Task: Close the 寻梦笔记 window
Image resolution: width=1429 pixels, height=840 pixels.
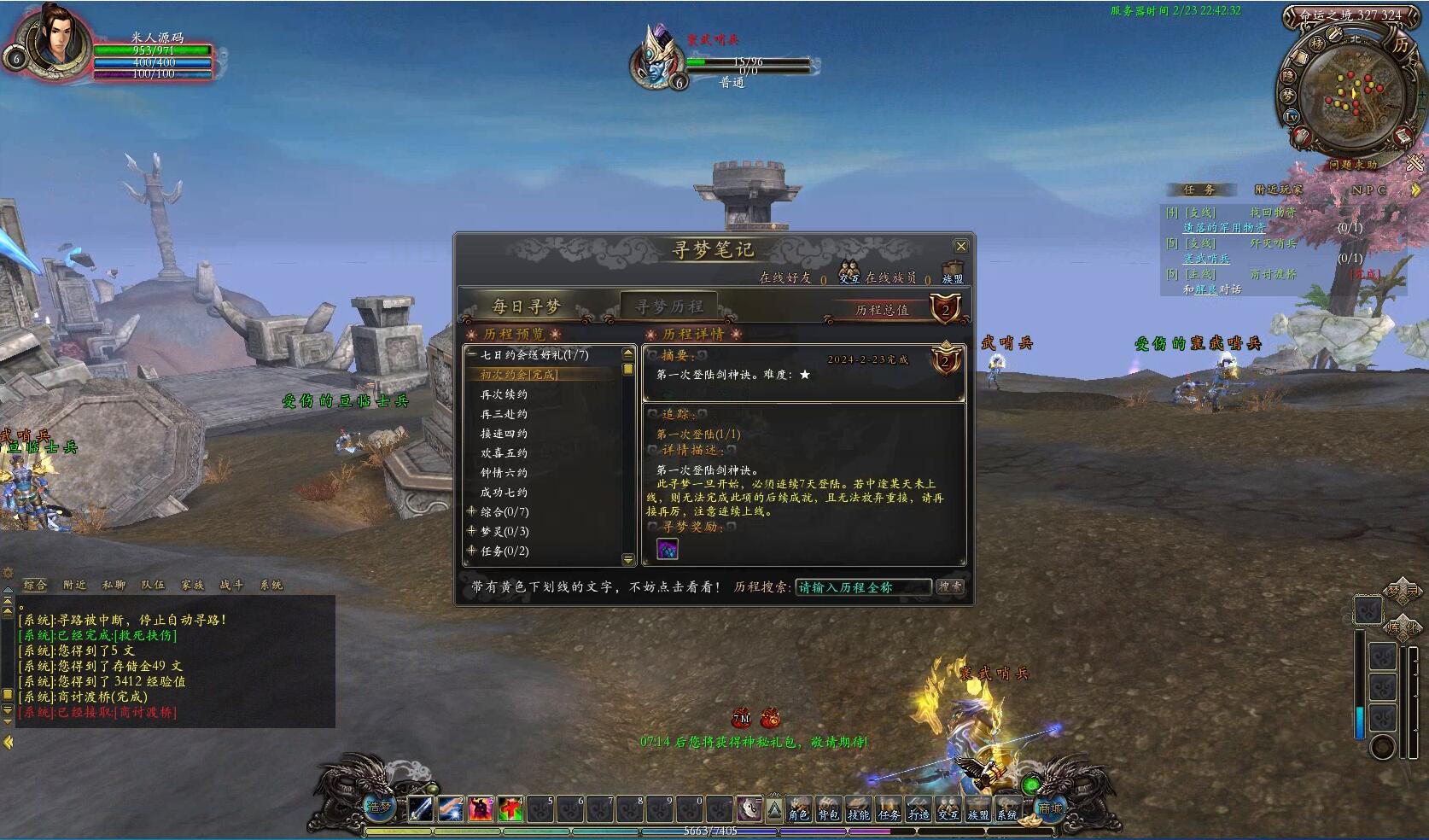Action: tap(960, 247)
